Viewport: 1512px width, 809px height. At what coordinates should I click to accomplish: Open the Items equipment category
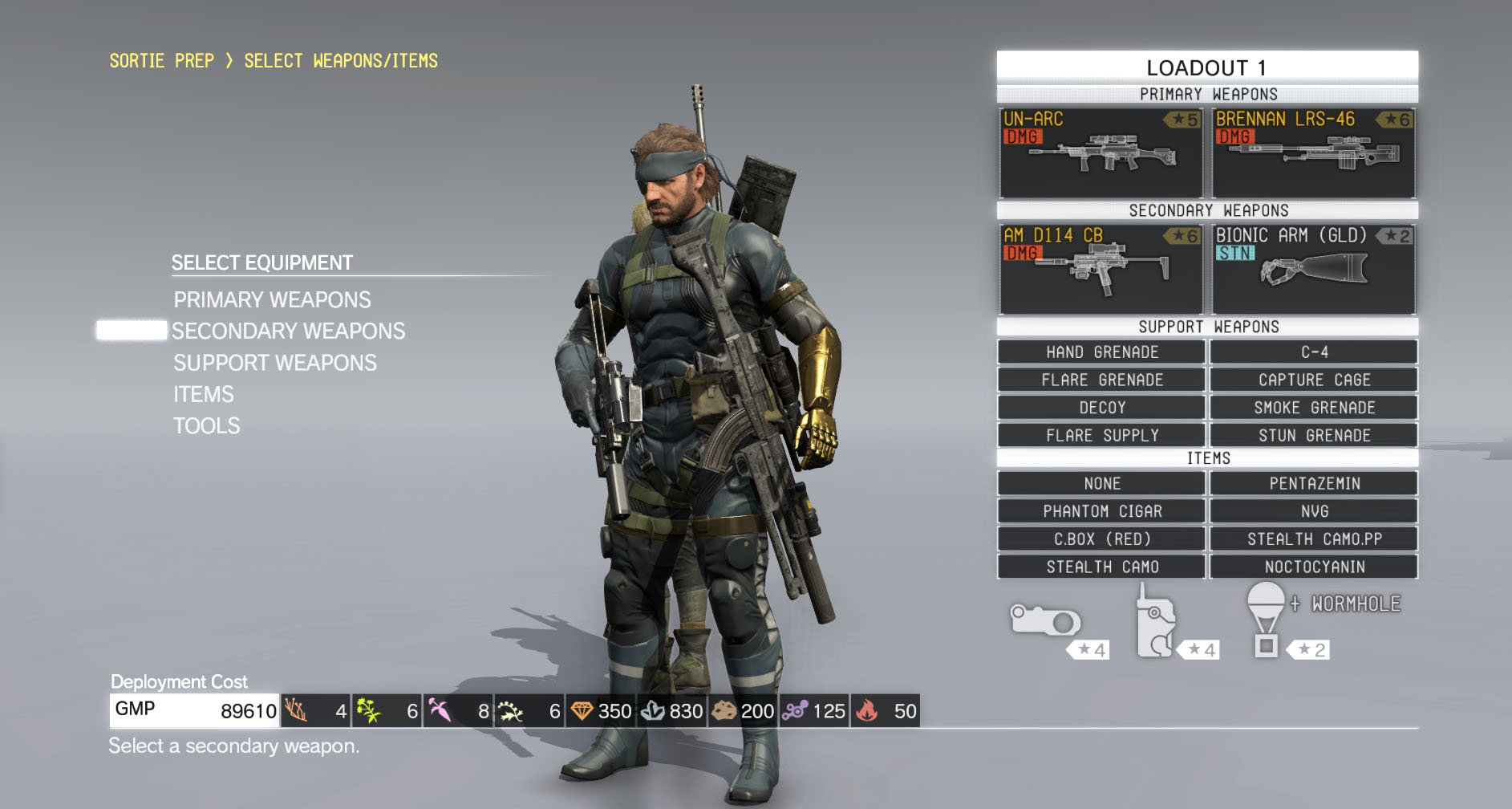point(204,394)
